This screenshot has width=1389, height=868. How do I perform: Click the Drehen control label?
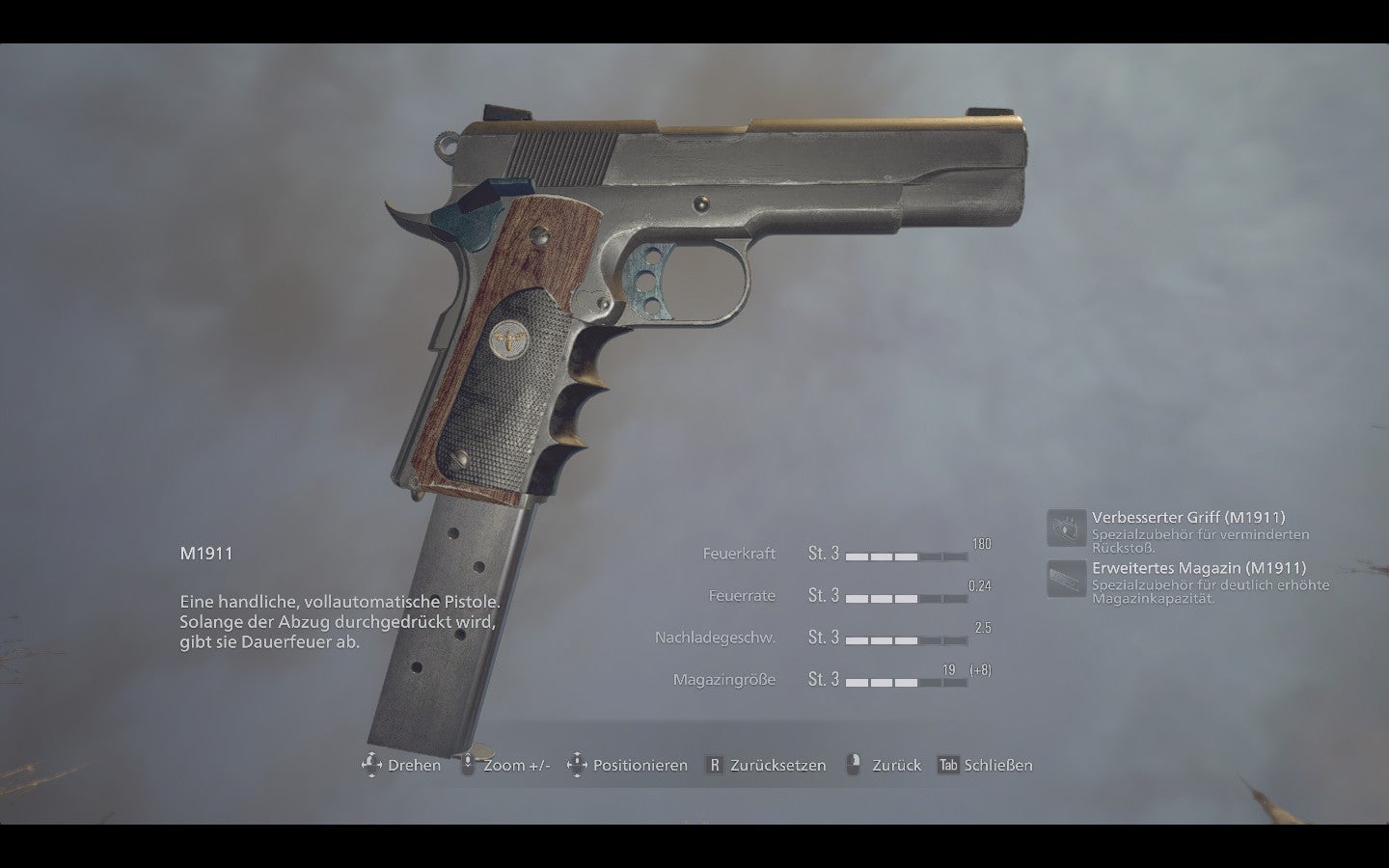tap(413, 765)
